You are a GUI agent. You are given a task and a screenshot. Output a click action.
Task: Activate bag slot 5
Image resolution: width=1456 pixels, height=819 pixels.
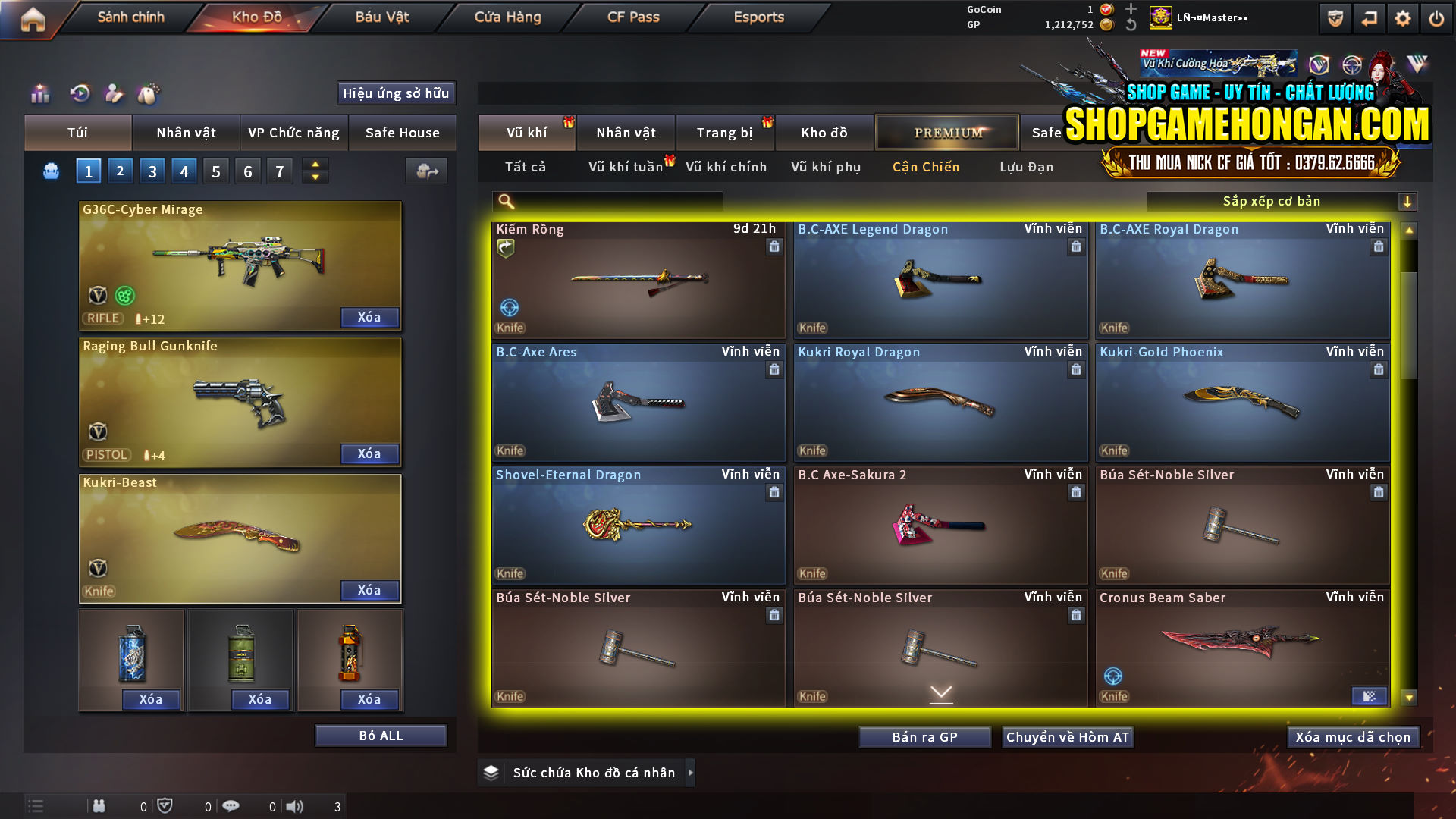pos(215,171)
